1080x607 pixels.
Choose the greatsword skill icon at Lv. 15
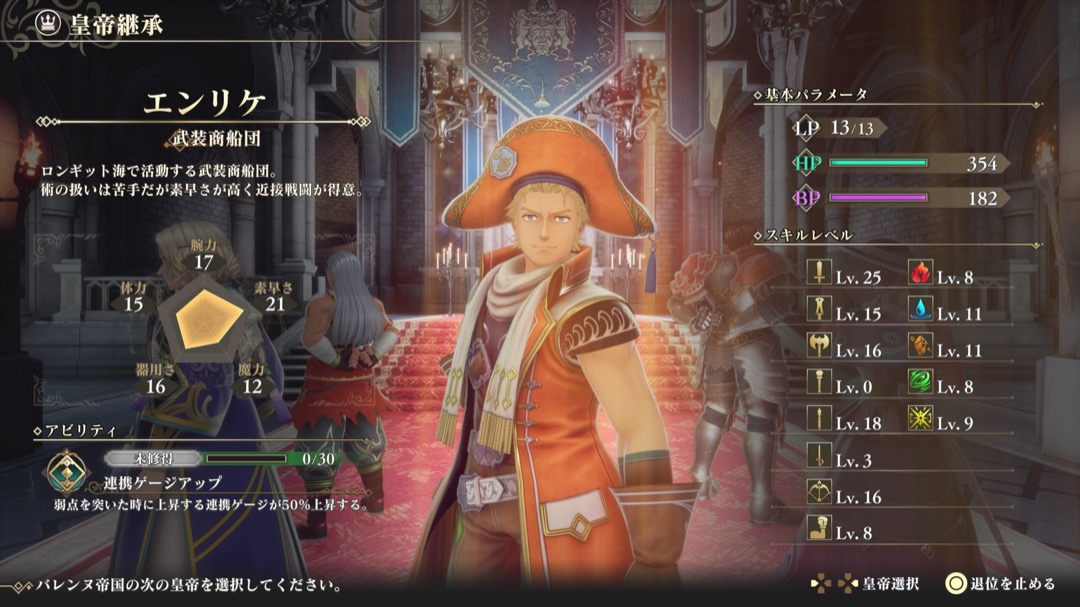tap(818, 312)
